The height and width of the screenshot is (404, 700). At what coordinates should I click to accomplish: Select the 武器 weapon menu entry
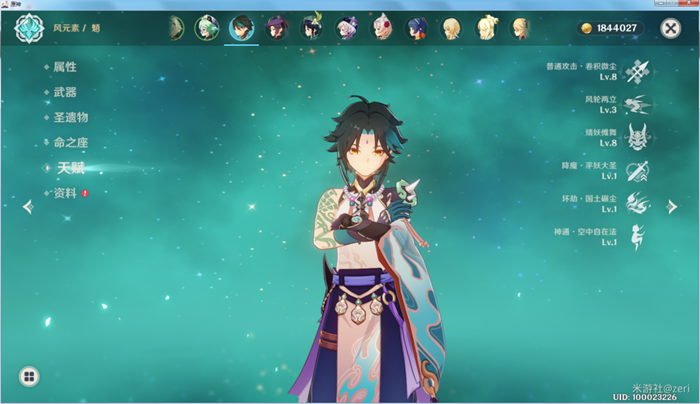pyautogui.click(x=64, y=92)
